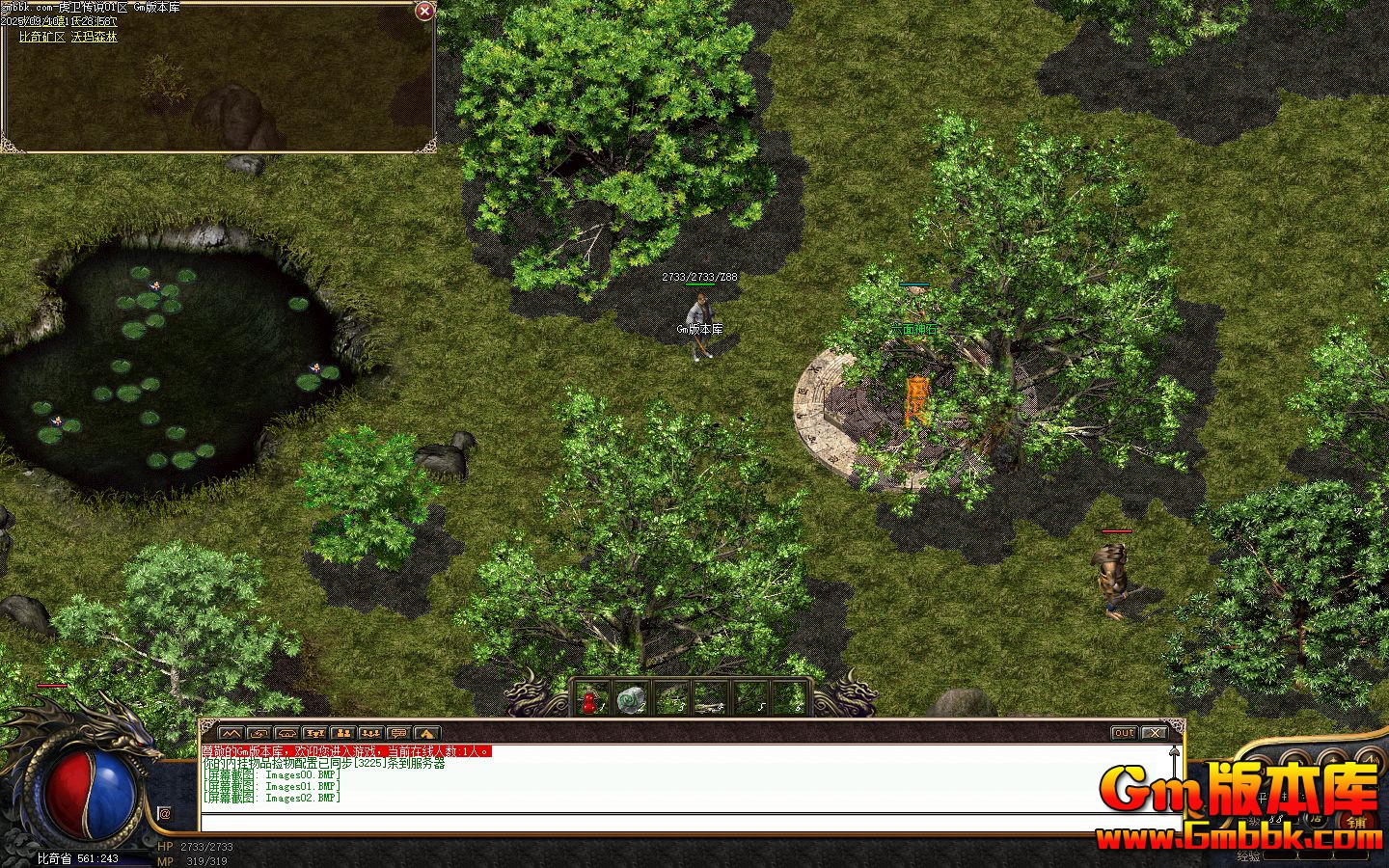Image resolution: width=1389 pixels, height=868 pixels.
Task: Use the red potion in hotbar slot 1
Action: point(592,697)
